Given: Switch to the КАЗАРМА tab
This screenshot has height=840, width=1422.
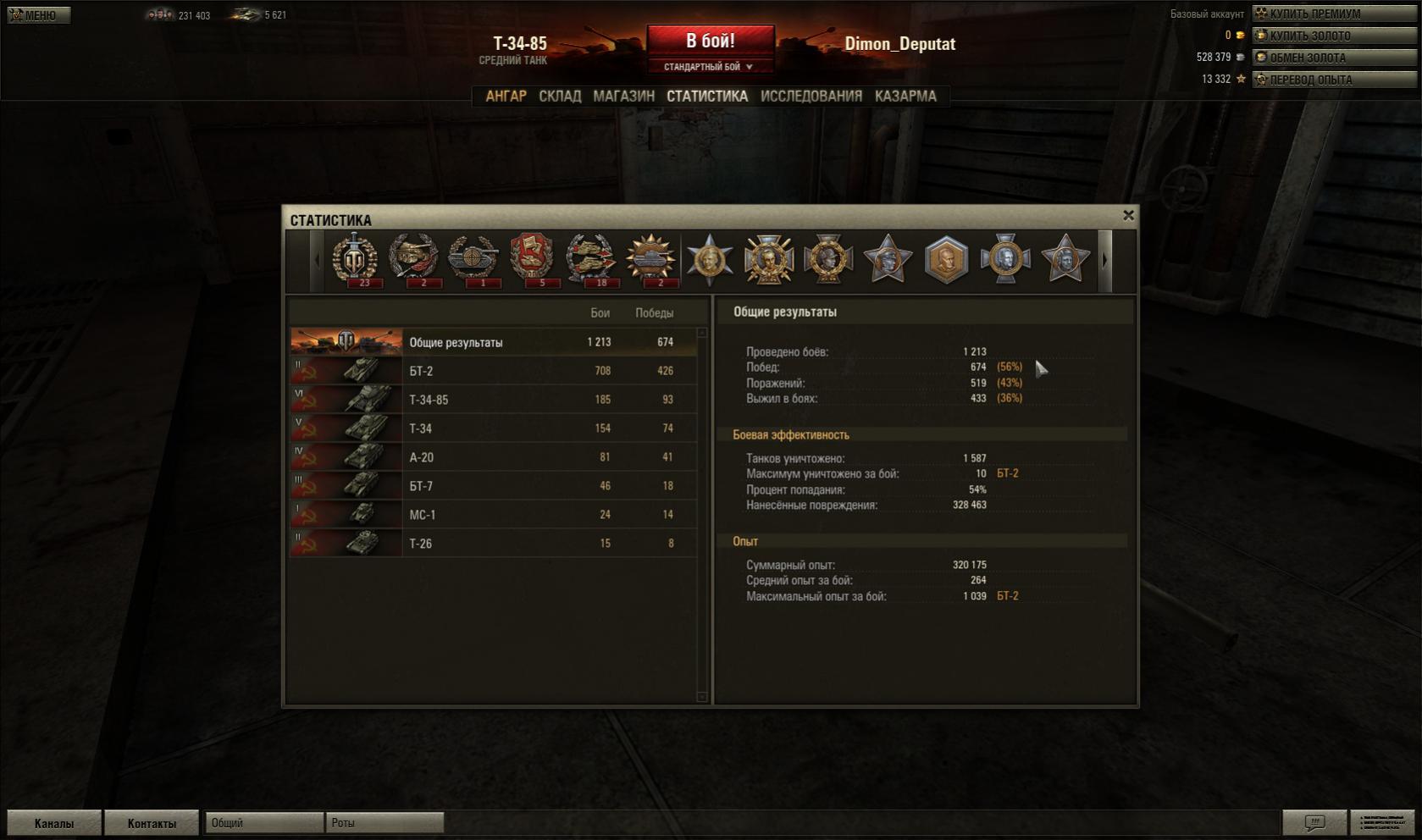Looking at the screenshot, I should click(905, 97).
